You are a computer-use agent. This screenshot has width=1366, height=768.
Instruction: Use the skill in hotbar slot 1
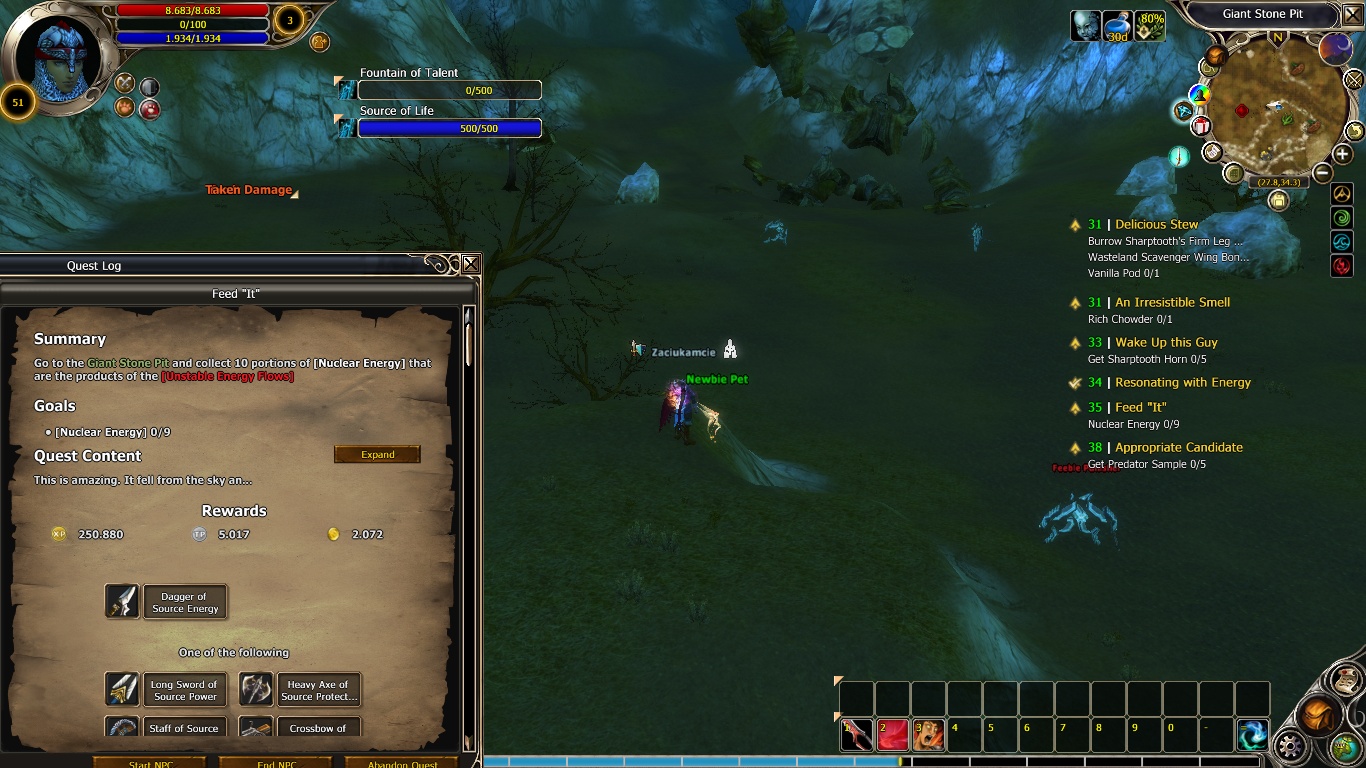click(857, 735)
